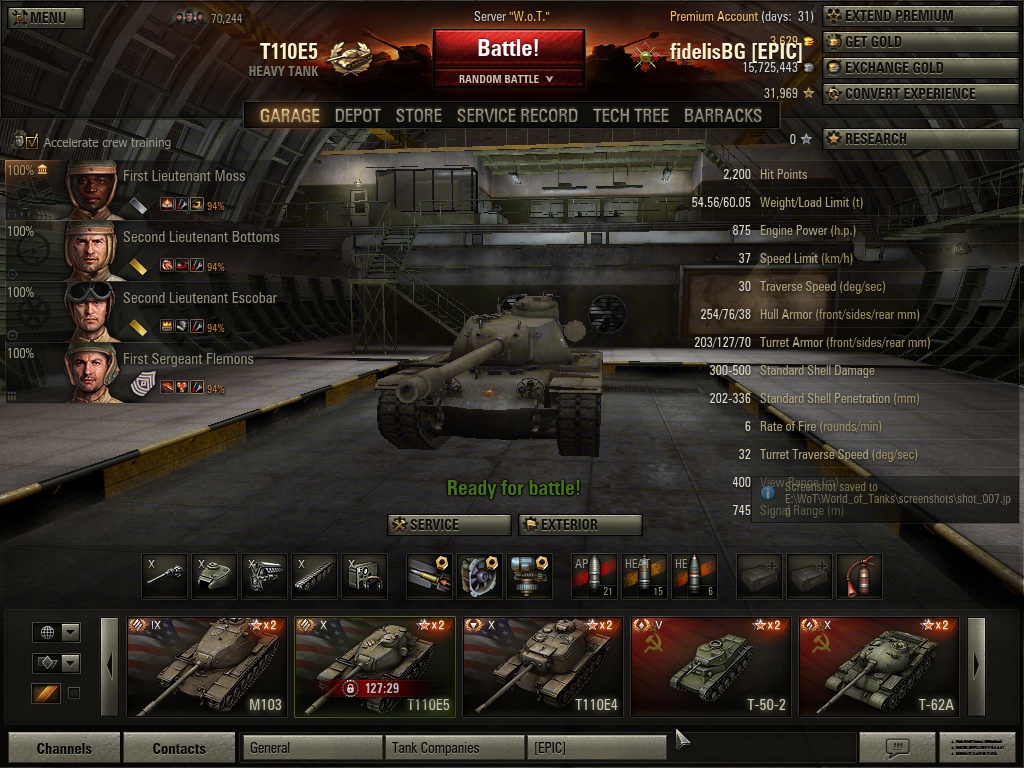Image resolution: width=1024 pixels, height=768 pixels.
Task: Start the battle with the red Battle! button
Action: pos(508,48)
